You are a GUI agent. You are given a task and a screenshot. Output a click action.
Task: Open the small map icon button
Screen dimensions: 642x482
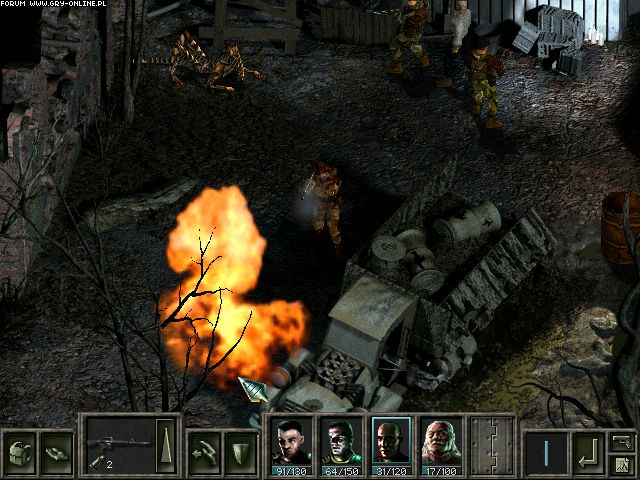[622, 464]
